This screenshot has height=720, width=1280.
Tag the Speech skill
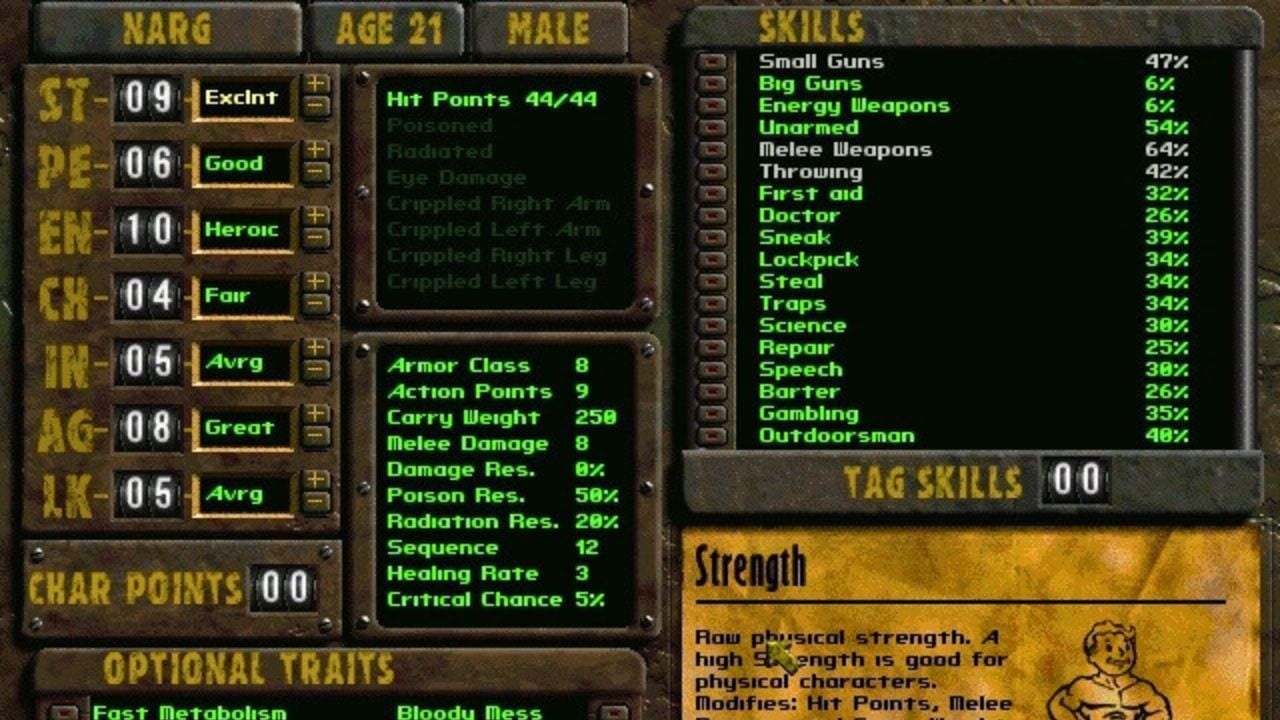(711, 369)
